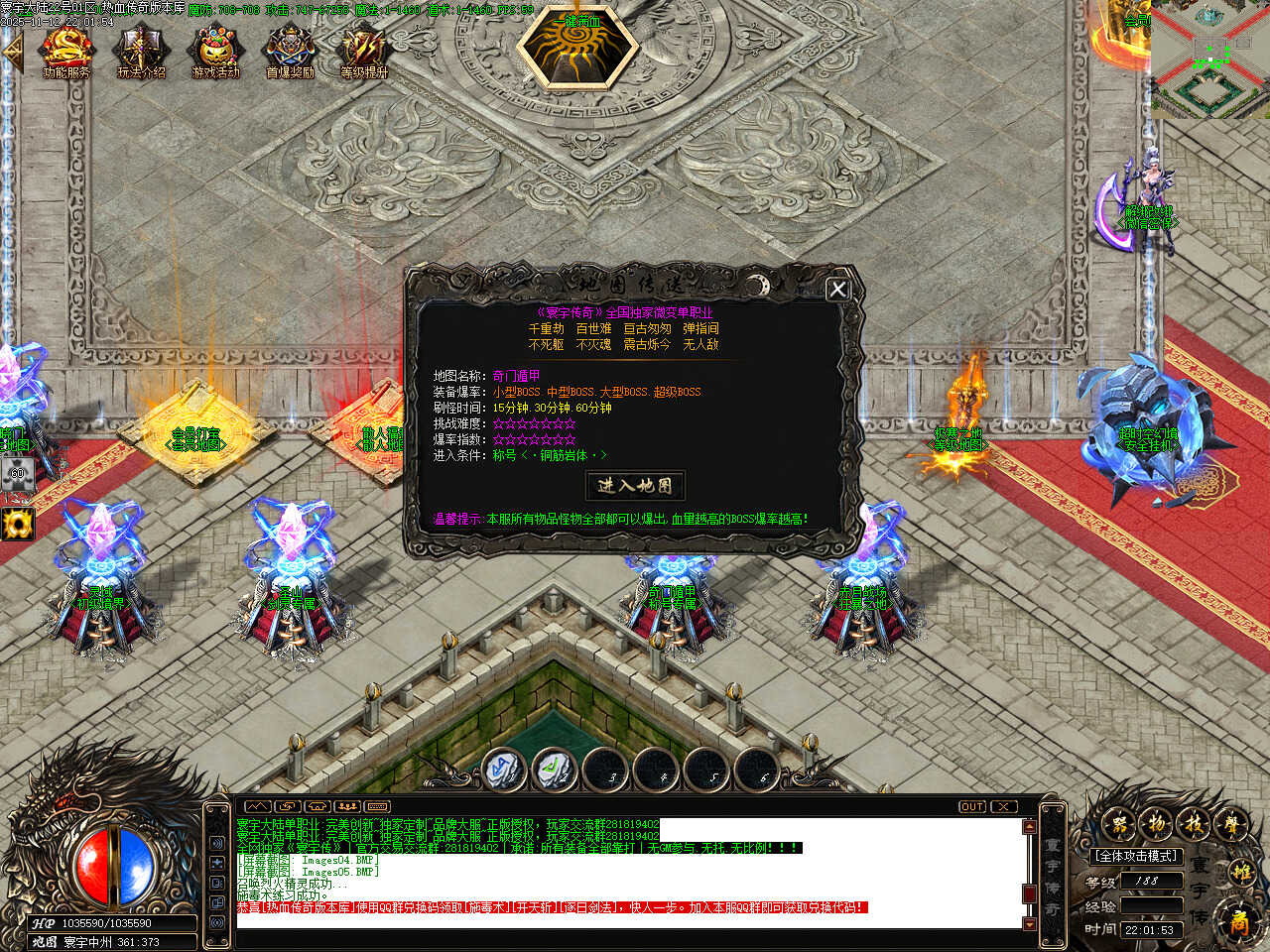The height and width of the screenshot is (952, 1270).
Task: Collapse the top icon bar arrow
Action: pos(12,52)
